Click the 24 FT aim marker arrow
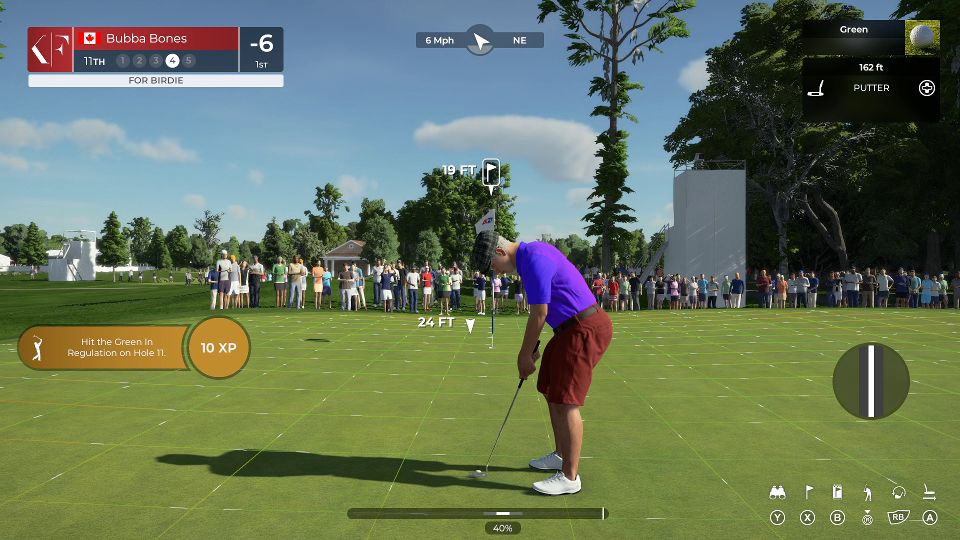Image resolution: width=960 pixels, height=540 pixels. point(470,326)
